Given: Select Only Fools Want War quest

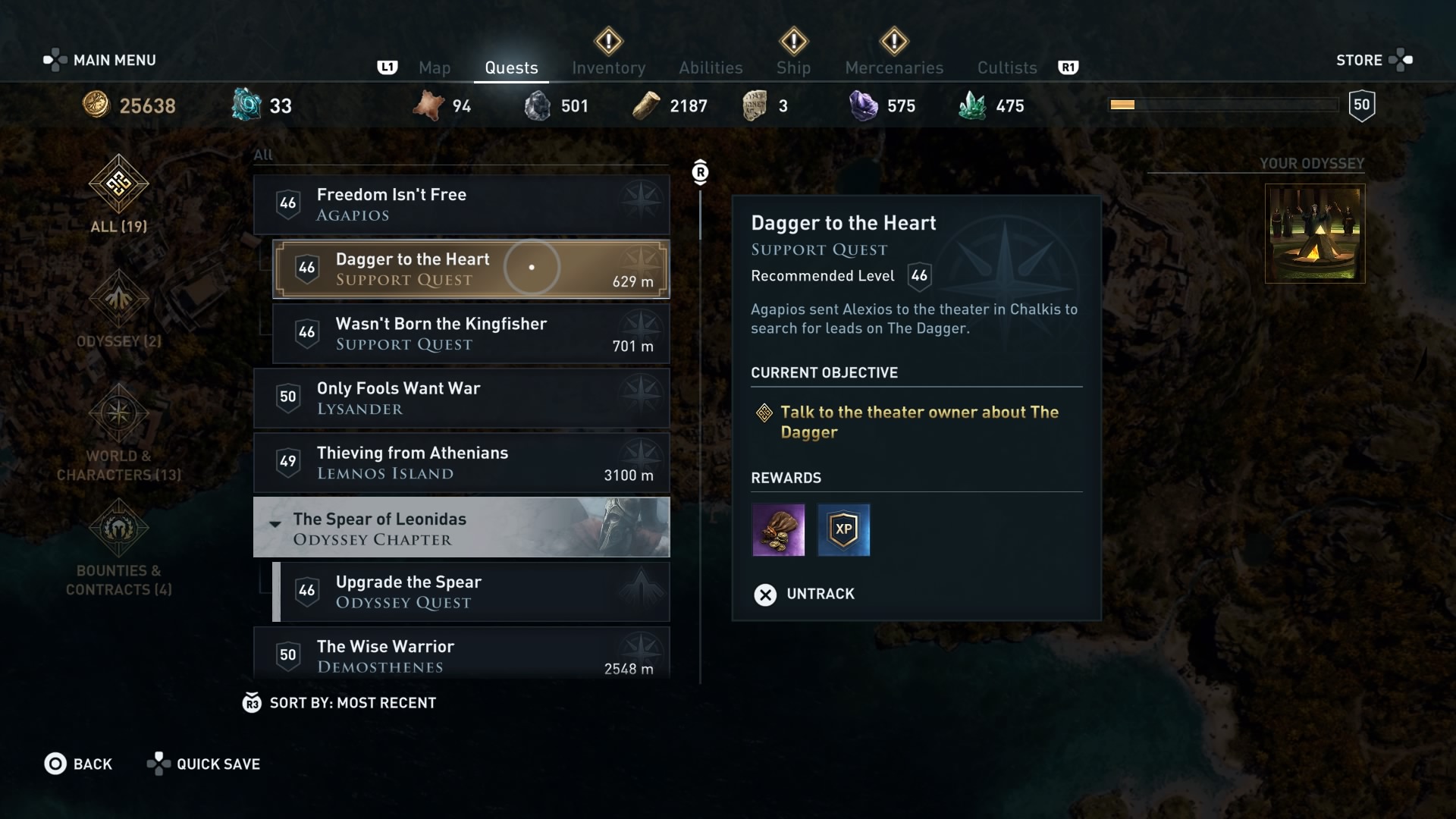Looking at the screenshot, I should pyautogui.click(x=461, y=398).
